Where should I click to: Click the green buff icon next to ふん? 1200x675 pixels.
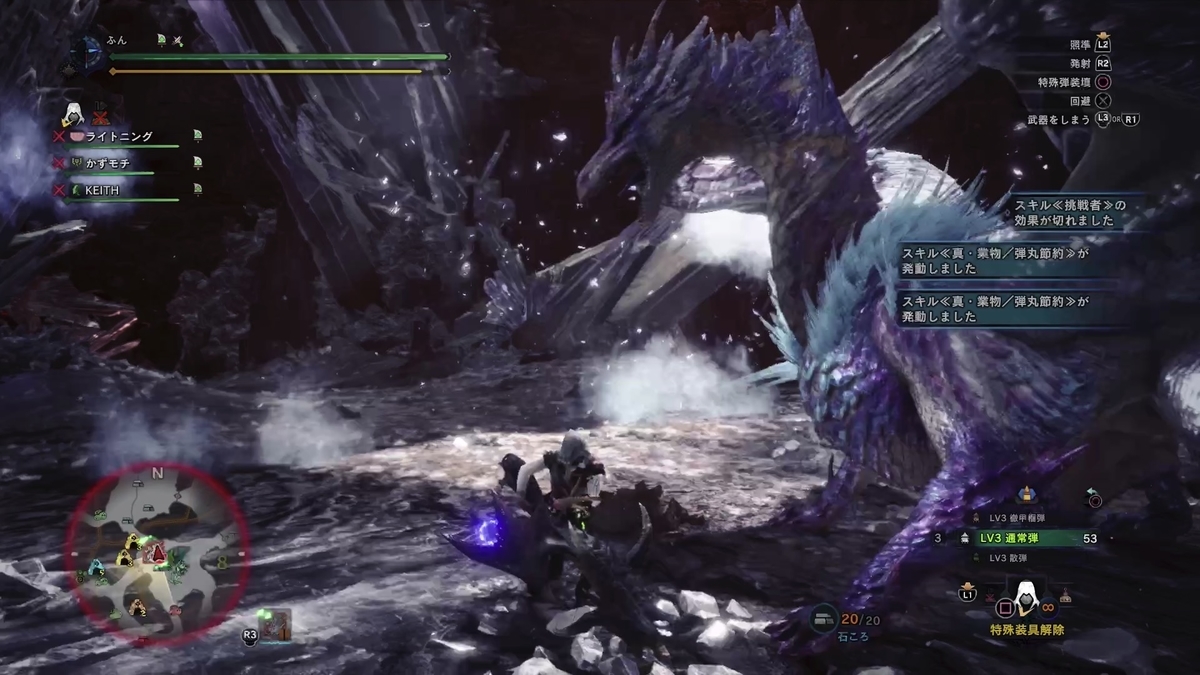click(x=160, y=40)
